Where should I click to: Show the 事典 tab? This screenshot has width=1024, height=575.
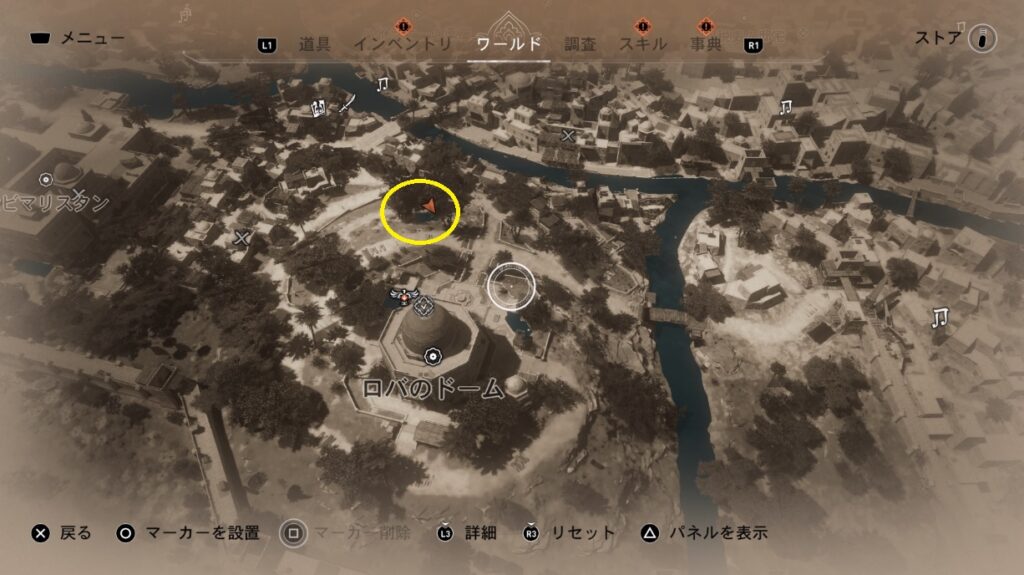point(706,44)
